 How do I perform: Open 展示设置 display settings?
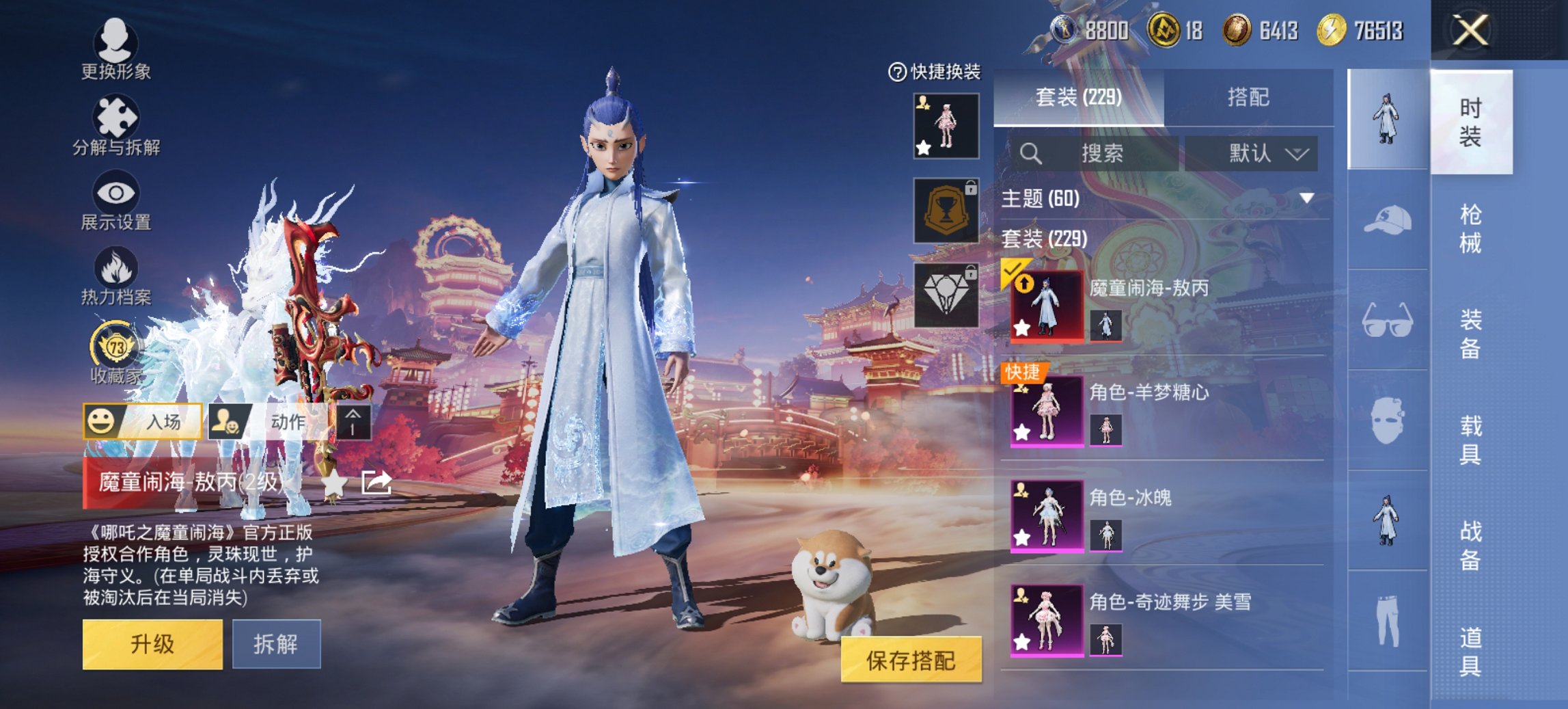pyautogui.click(x=116, y=202)
